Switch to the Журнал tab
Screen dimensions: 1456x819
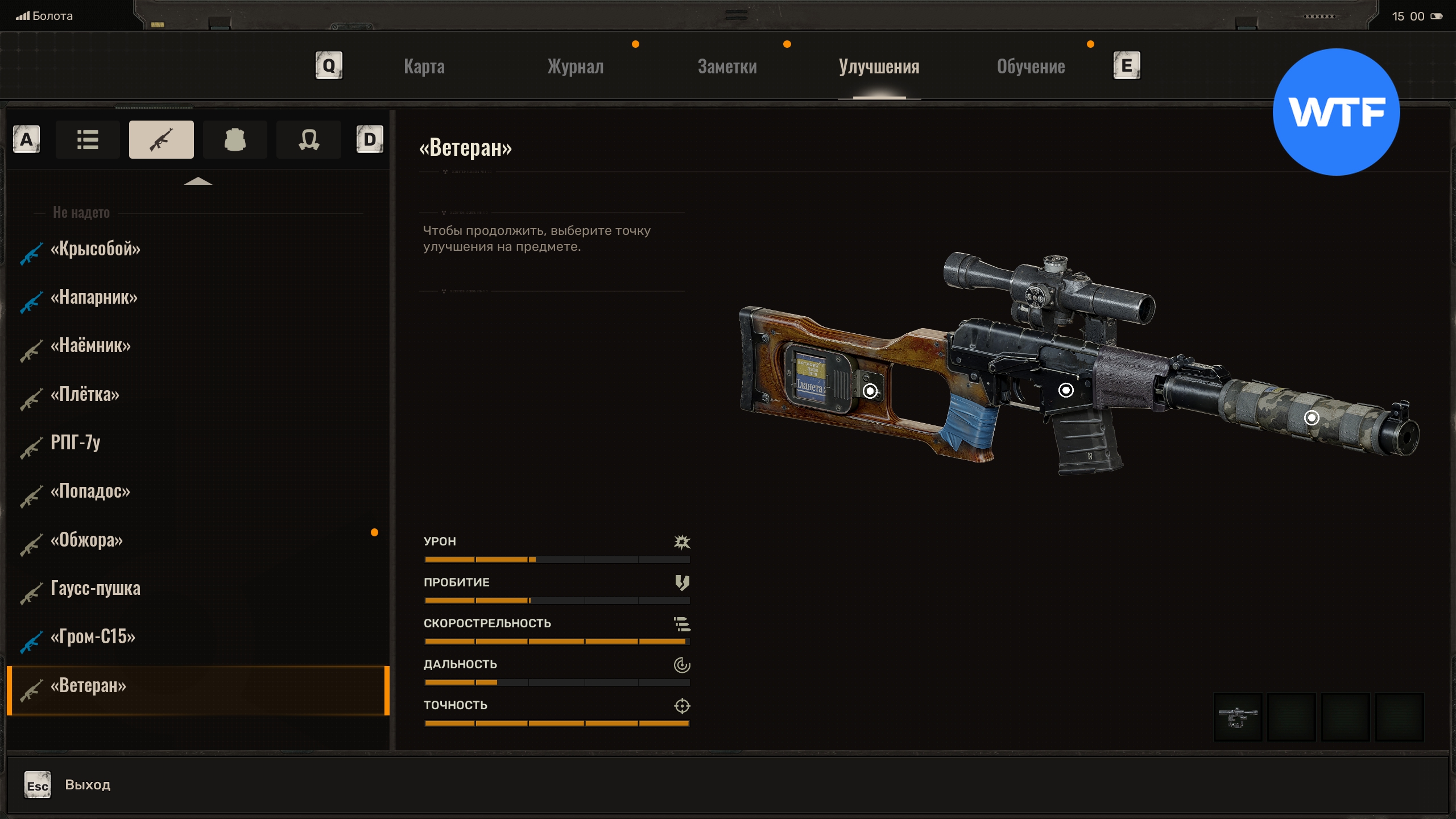coord(576,67)
